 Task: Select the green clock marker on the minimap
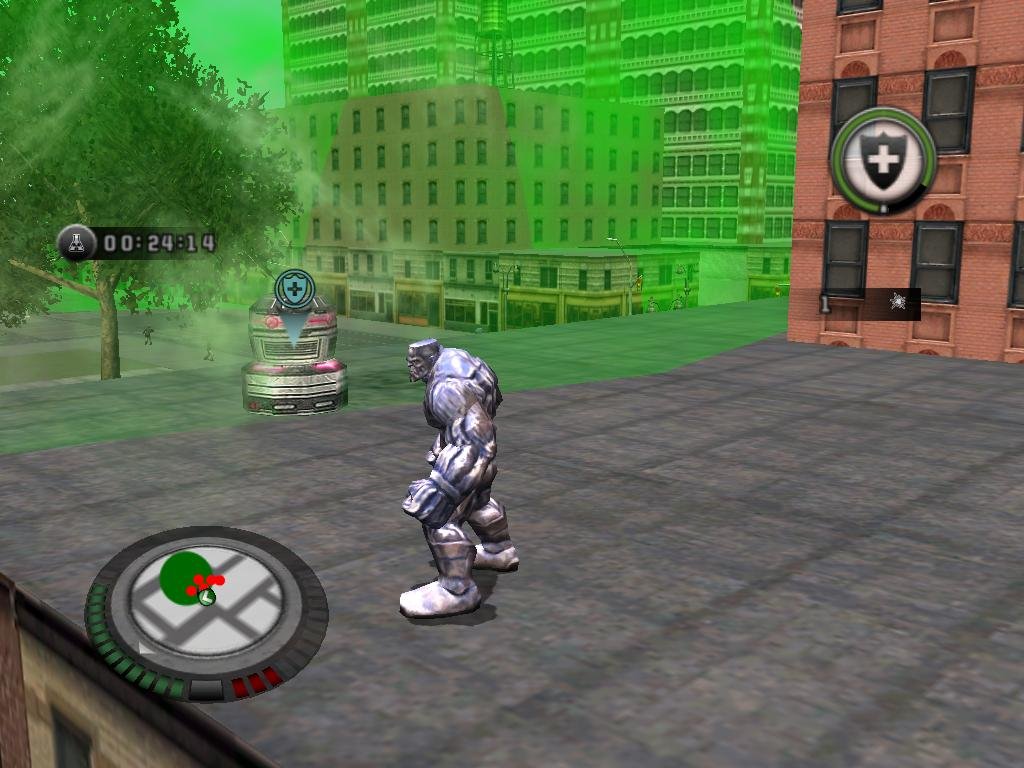206,597
